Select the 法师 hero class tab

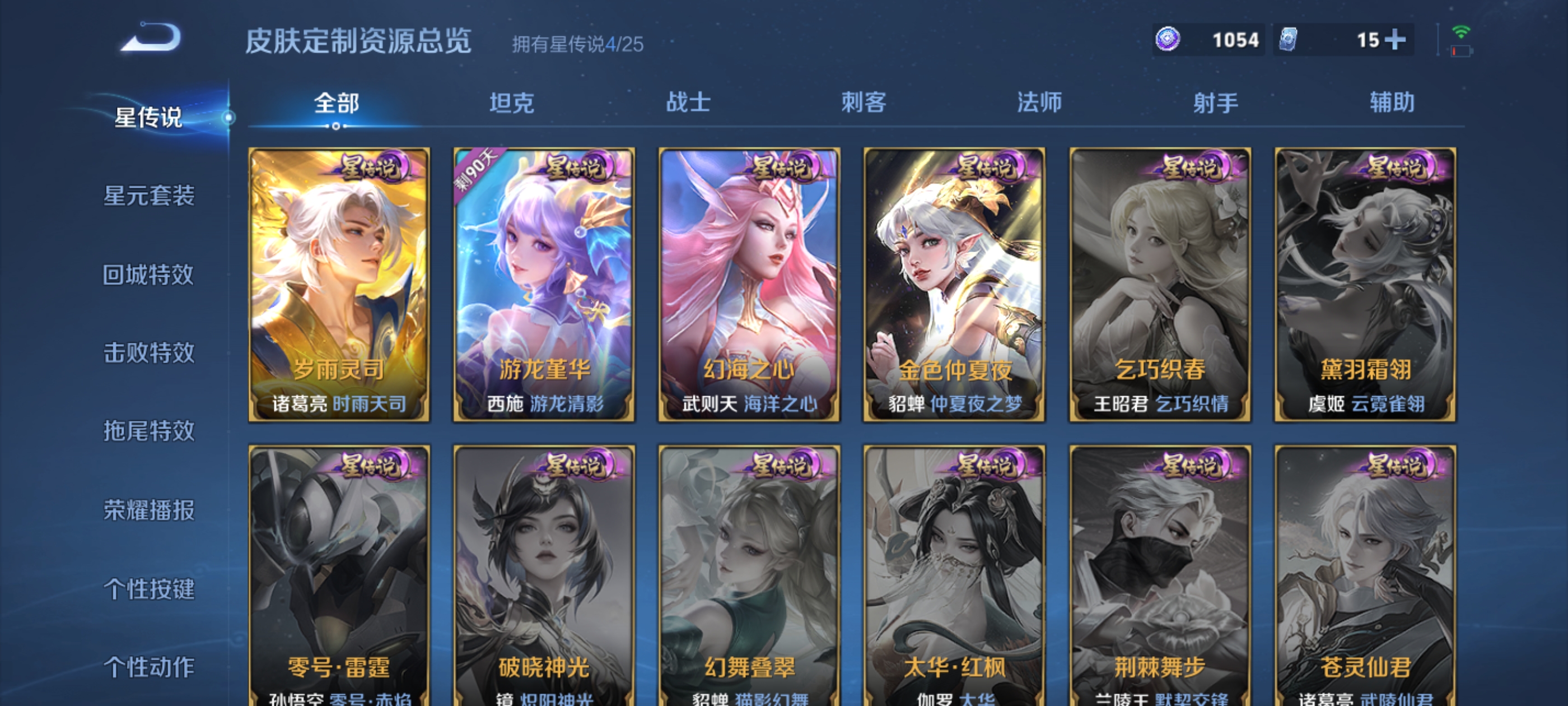tap(1038, 104)
